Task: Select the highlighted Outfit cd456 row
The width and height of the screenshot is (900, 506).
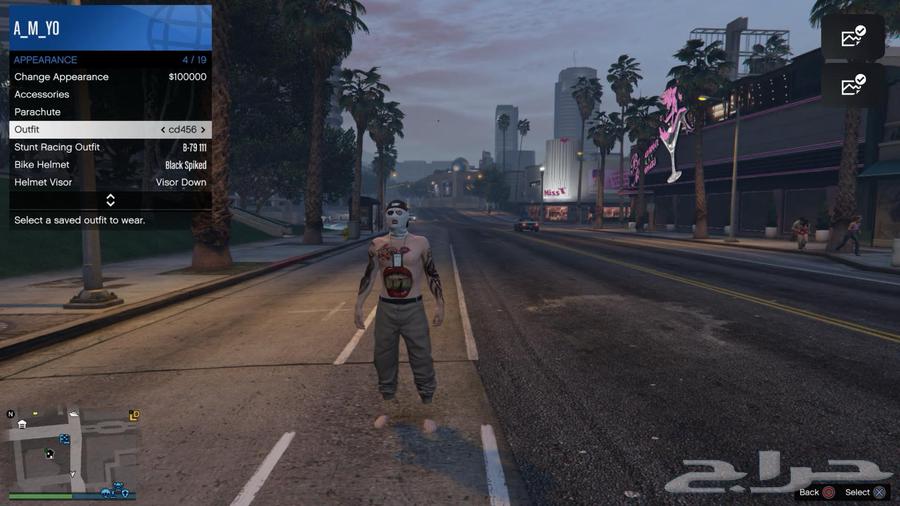Action: point(110,130)
